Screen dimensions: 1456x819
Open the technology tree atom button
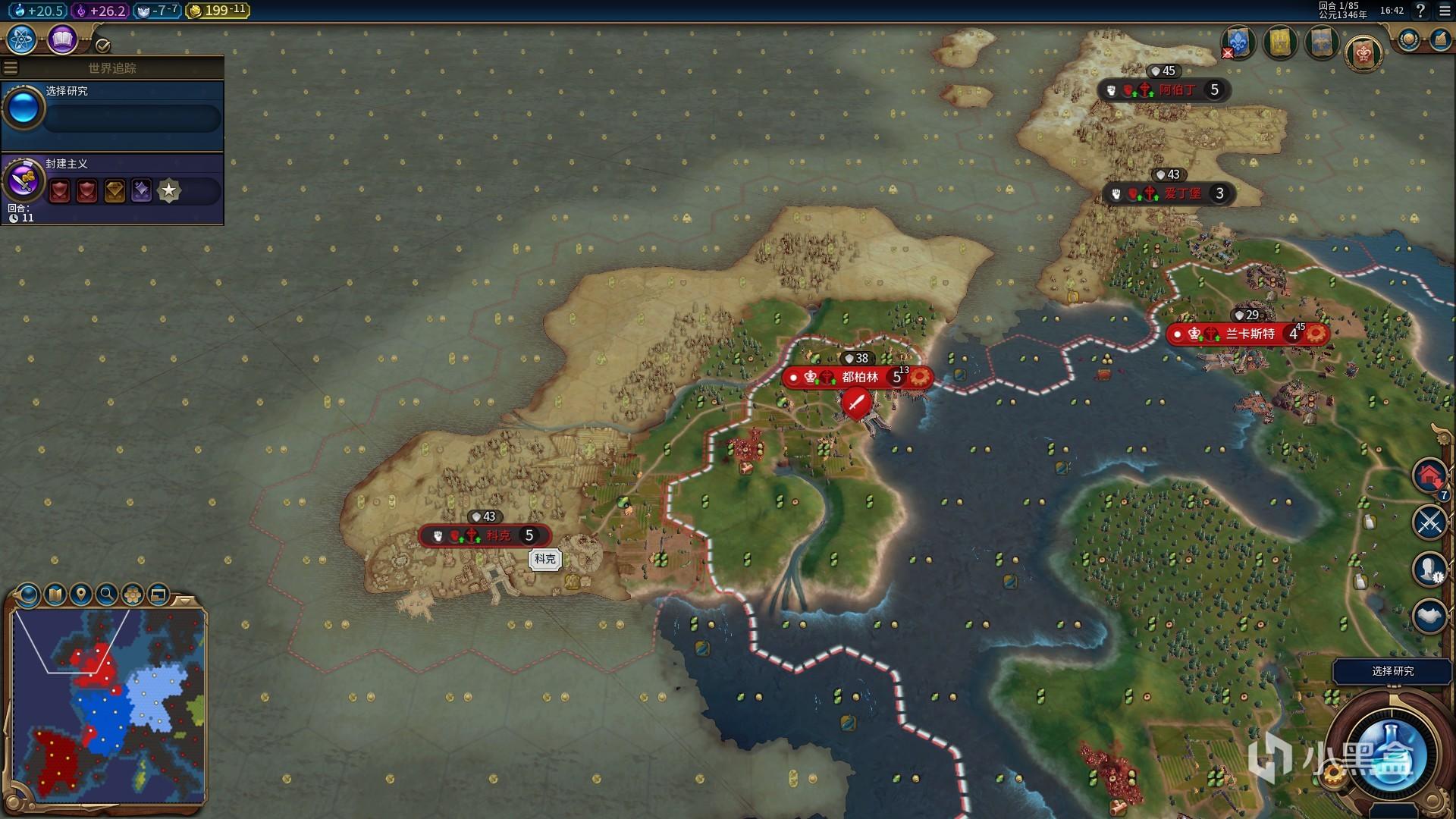(22, 39)
